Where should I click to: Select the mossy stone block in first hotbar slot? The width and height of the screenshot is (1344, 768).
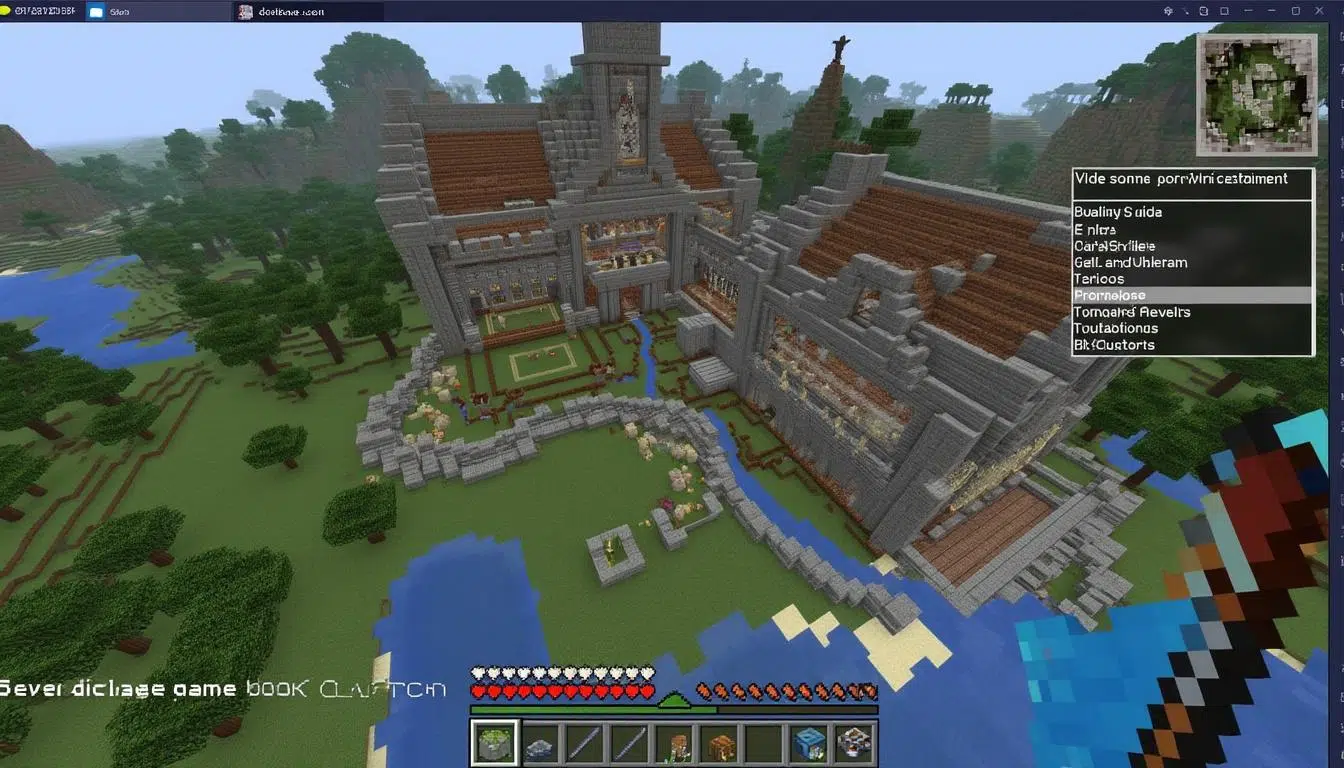(x=495, y=742)
